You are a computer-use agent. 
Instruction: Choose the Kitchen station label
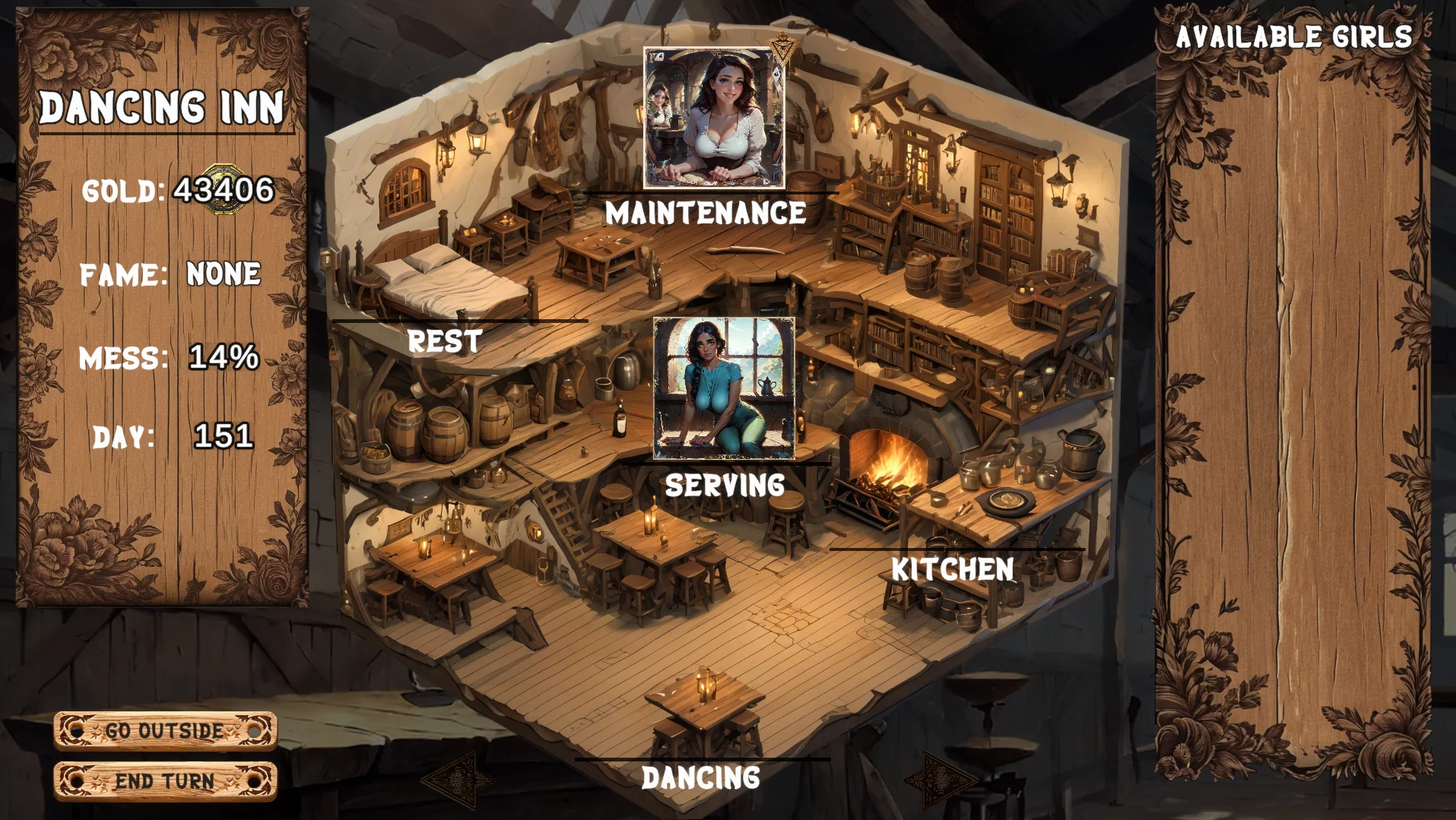(x=952, y=569)
